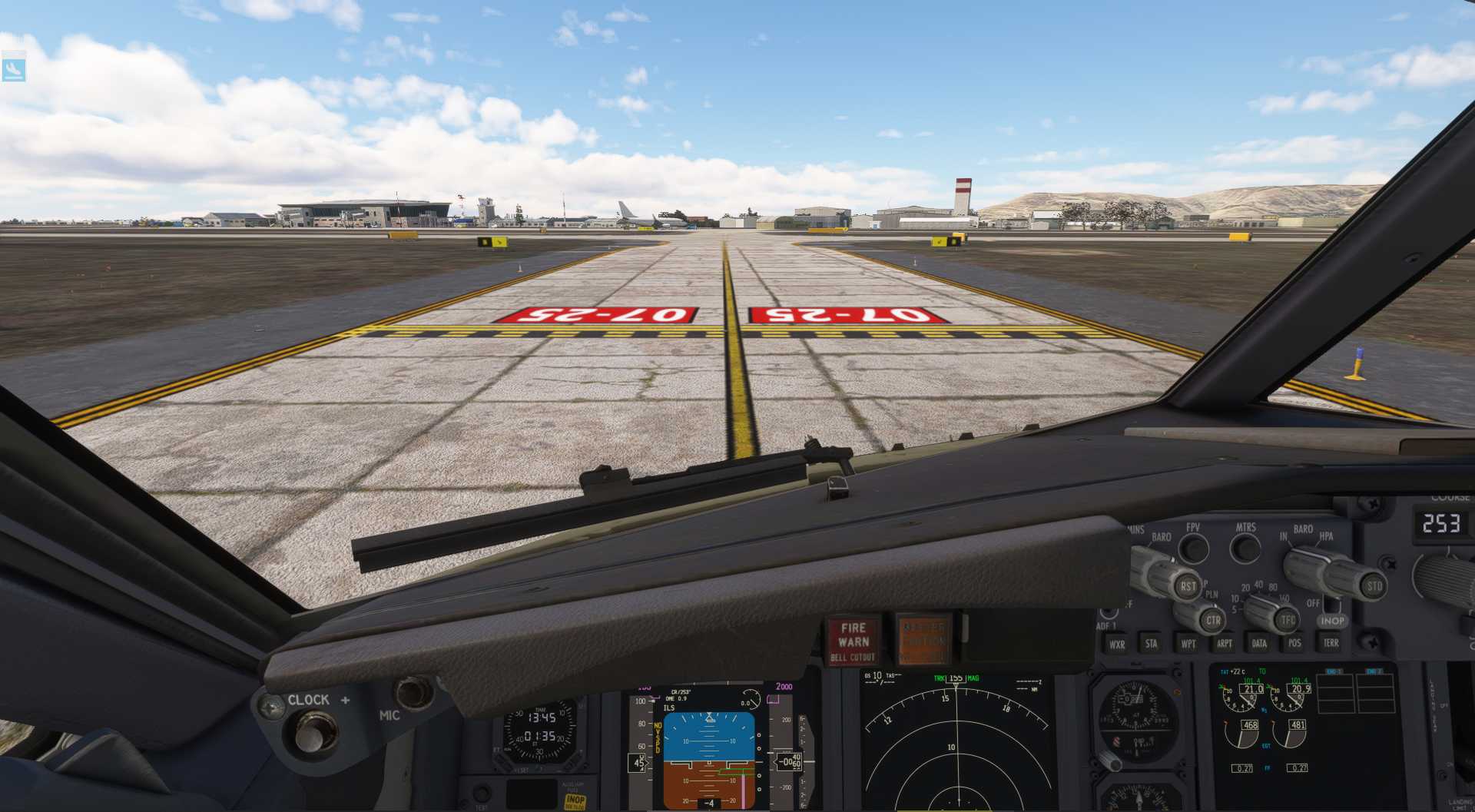Click the MIC push-to-talk button

(x=413, y=693)
